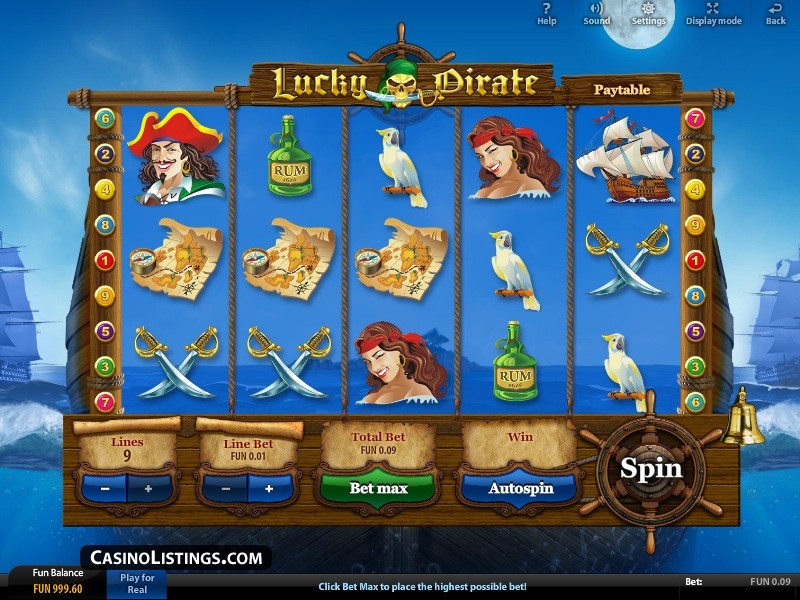Open the Help menu
This screenshot has height=600, width=800.
[x=547, y=13]
